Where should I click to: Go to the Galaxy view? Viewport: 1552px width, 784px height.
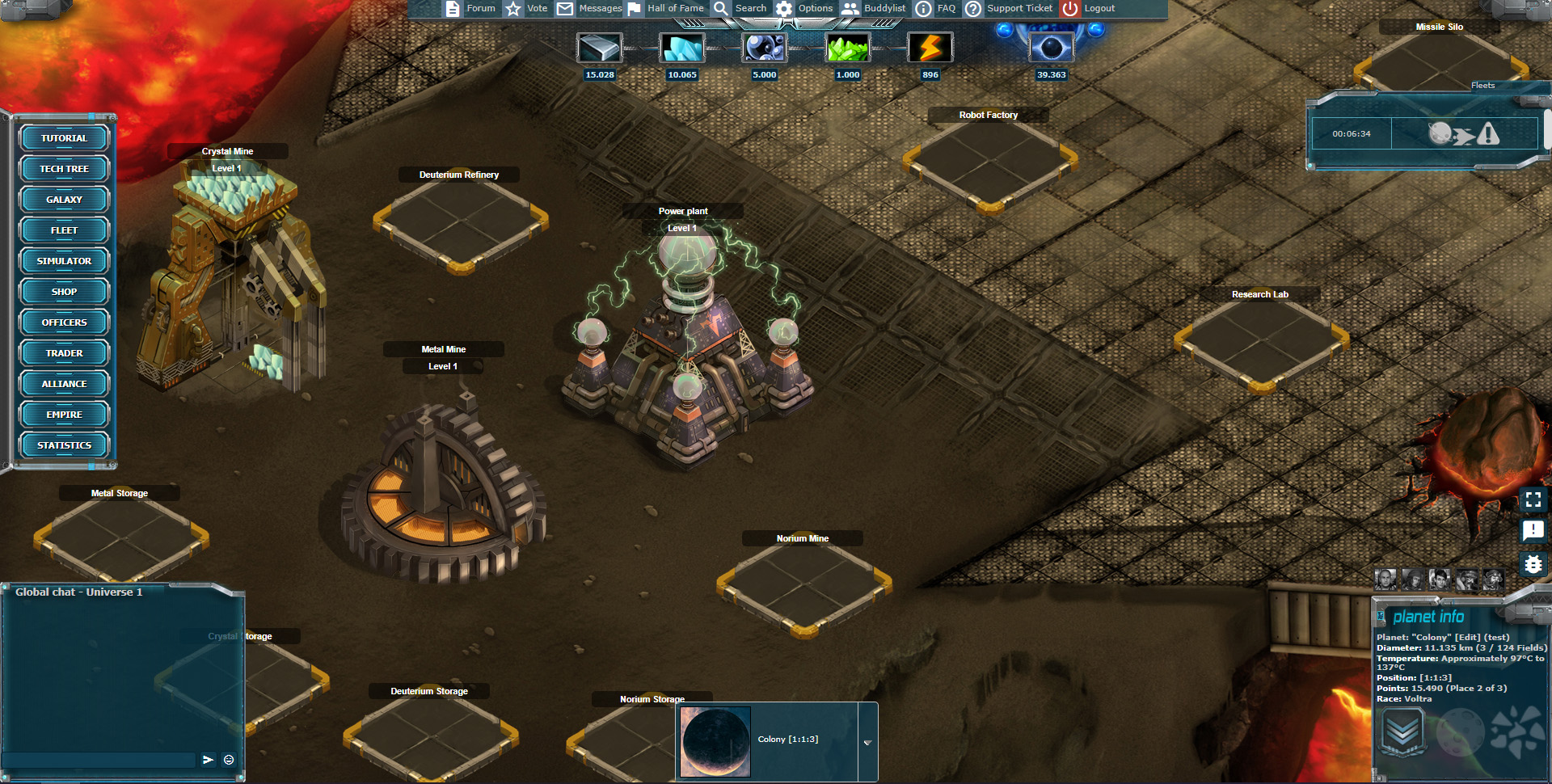coord(64,200)
